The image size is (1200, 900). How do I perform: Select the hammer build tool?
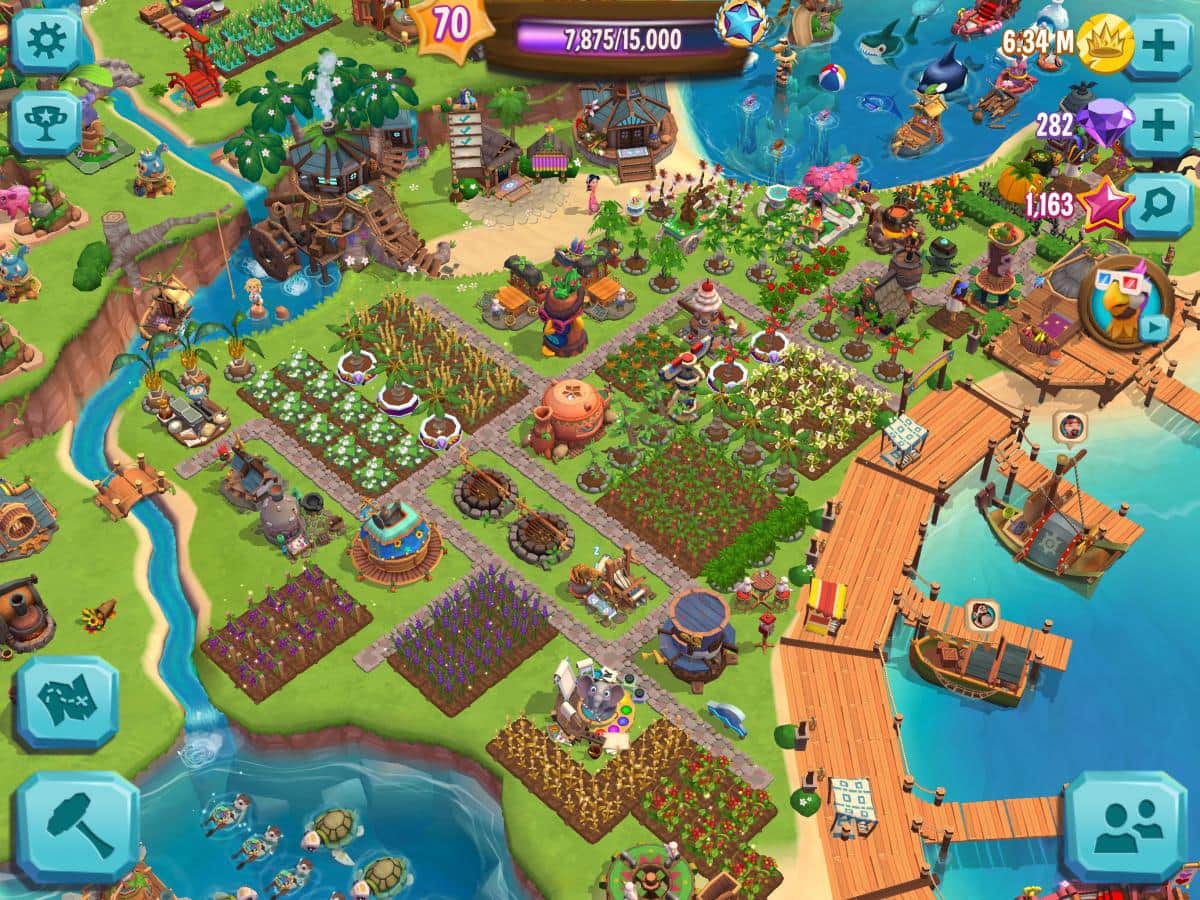[76, 826]
